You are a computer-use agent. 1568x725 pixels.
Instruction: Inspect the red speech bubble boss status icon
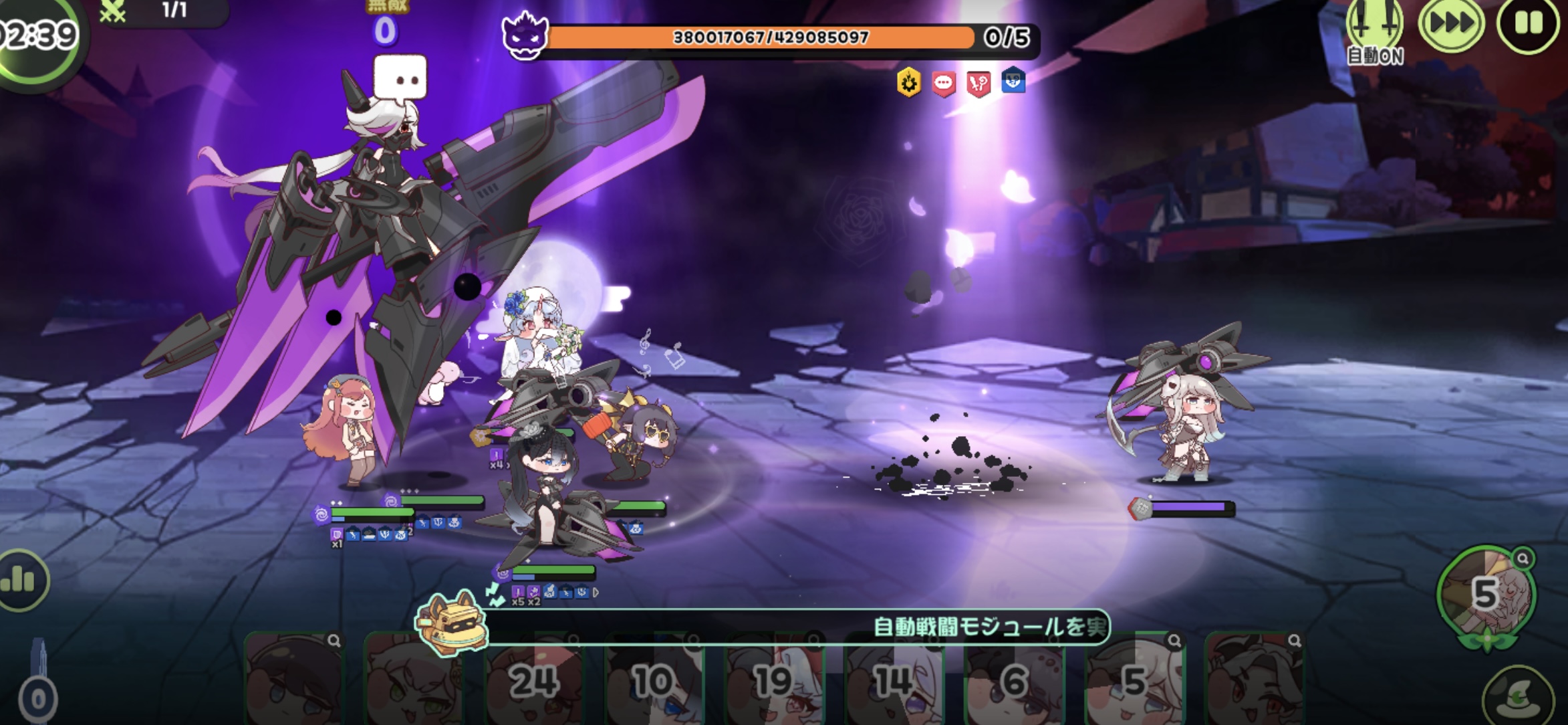(x=944, y=84)
